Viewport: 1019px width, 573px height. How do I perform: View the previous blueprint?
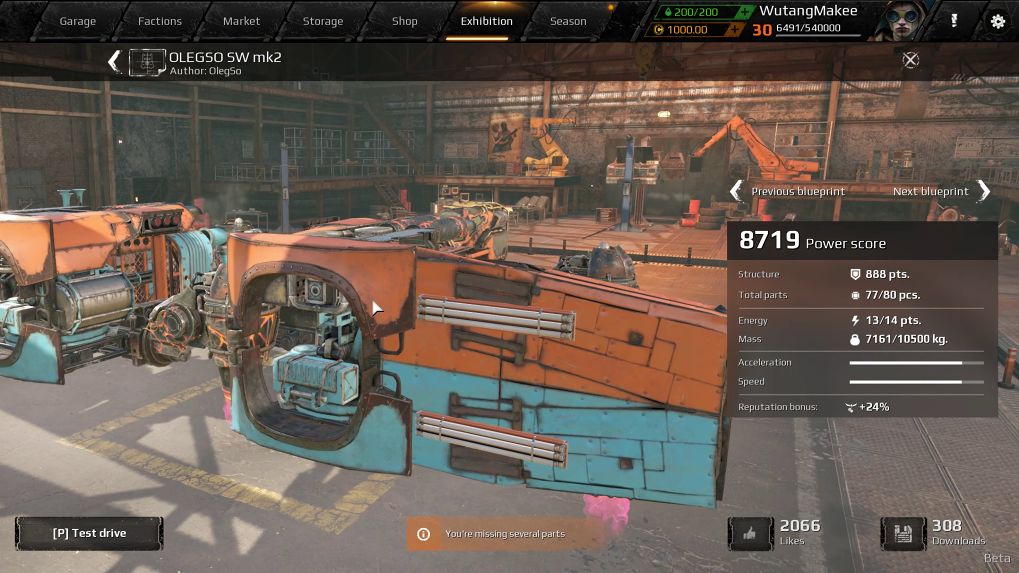pyautogui.click(x=737, y=191)
